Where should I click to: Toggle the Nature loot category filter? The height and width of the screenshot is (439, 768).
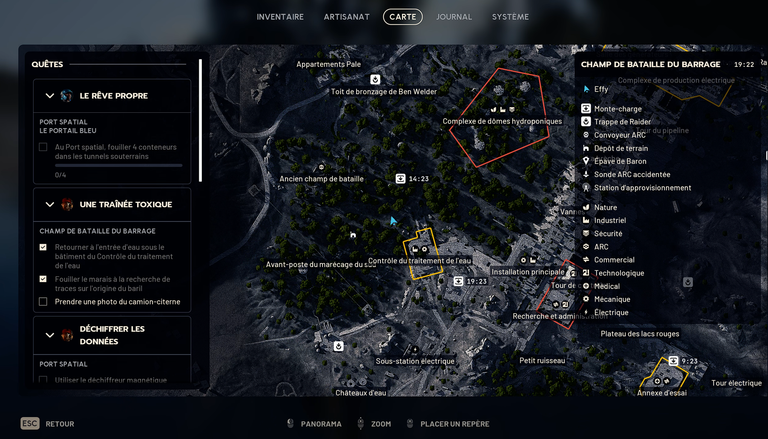point(605,207)
